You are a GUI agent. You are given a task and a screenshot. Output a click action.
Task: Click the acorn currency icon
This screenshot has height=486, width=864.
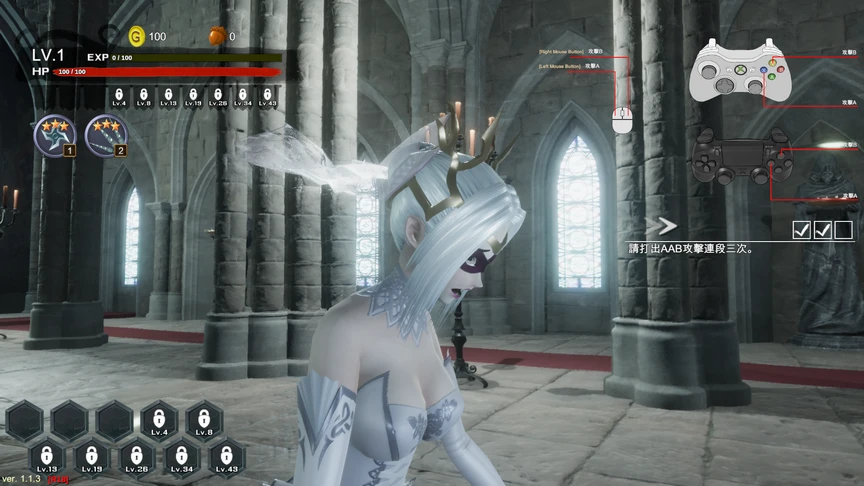point(217,36)
